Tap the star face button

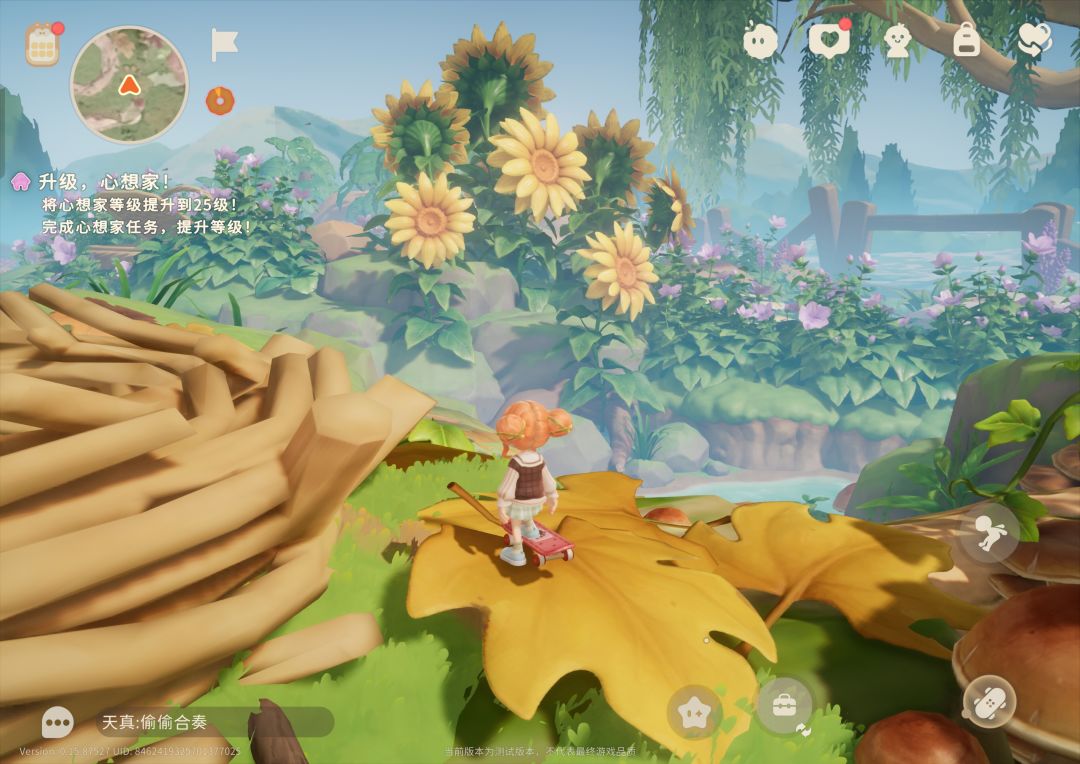pyautogui.click(x=694, y=712)
